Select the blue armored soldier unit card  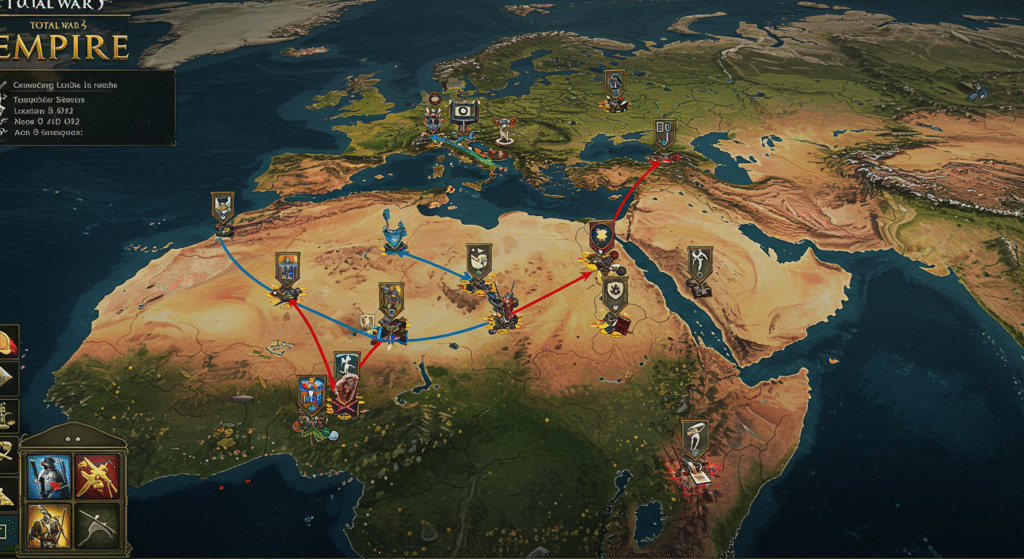[49, 476]
